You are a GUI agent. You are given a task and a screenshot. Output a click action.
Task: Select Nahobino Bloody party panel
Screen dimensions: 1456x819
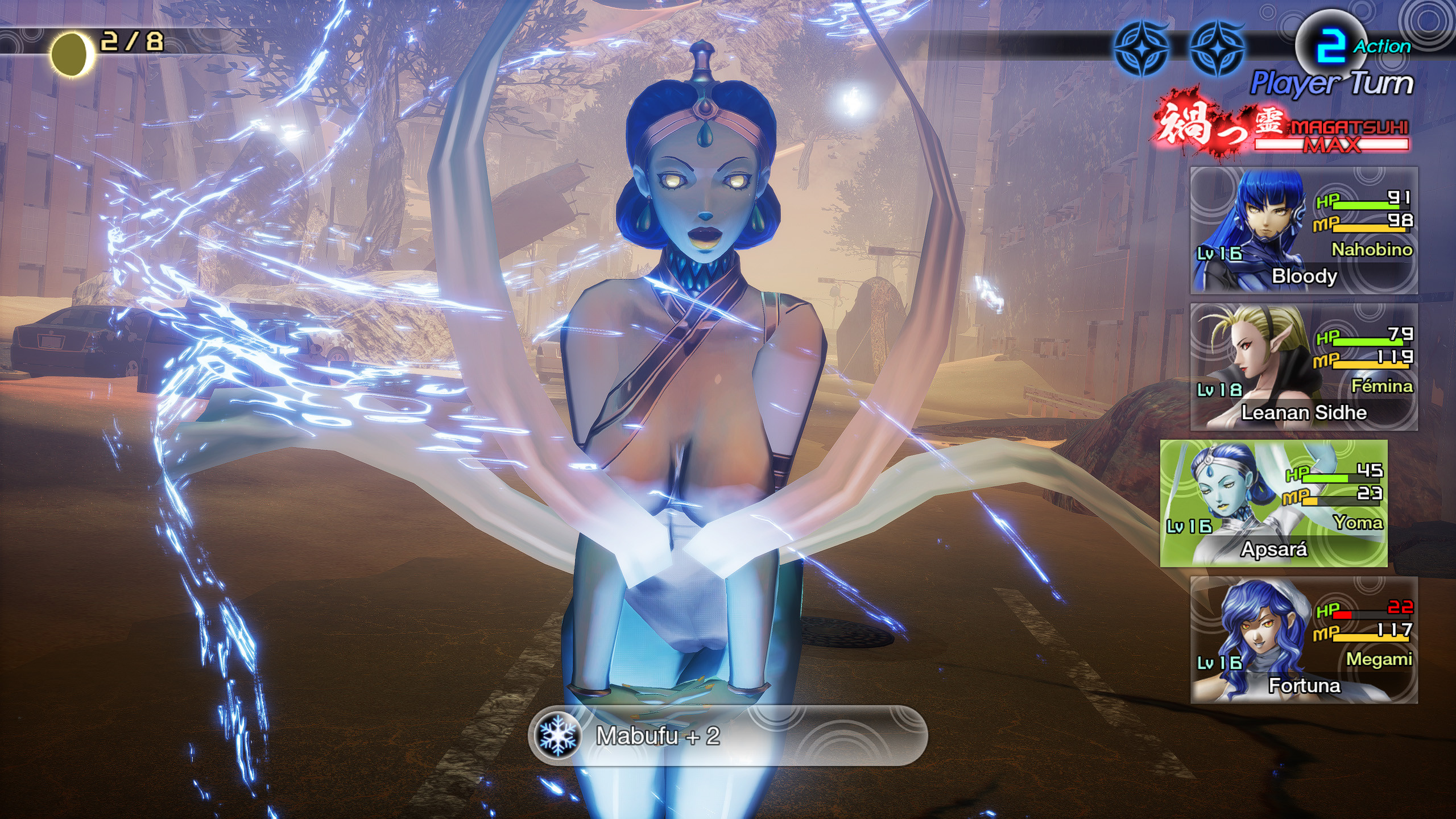1304,230
